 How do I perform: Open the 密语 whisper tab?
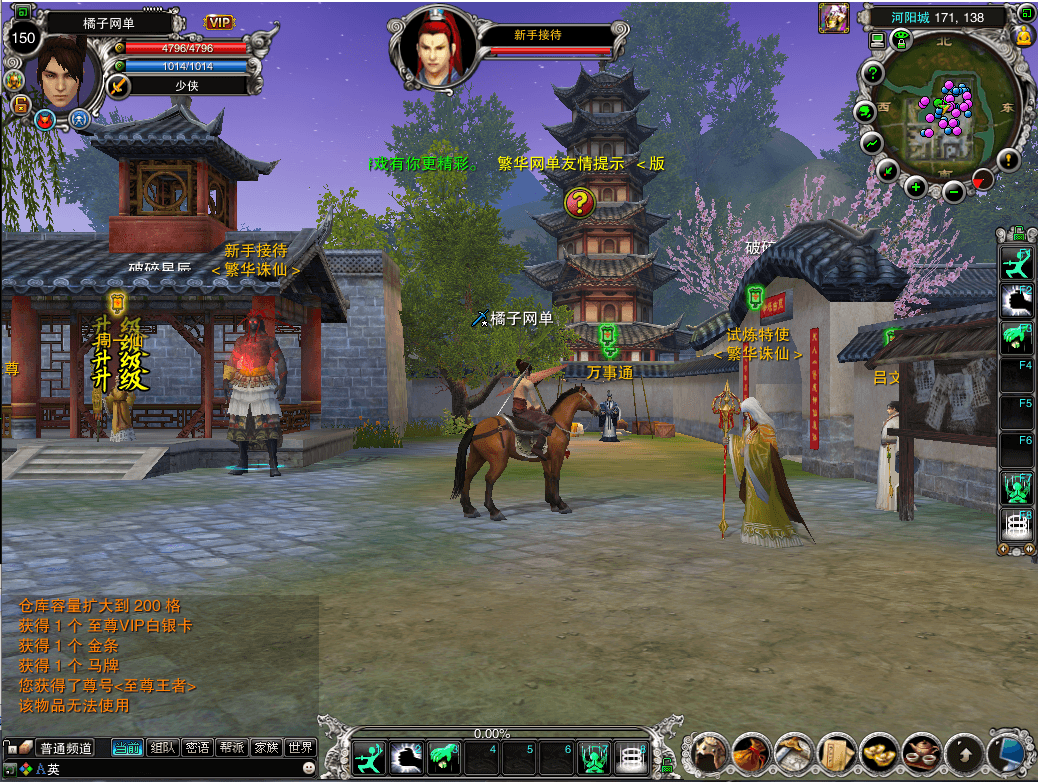(197, 747)
